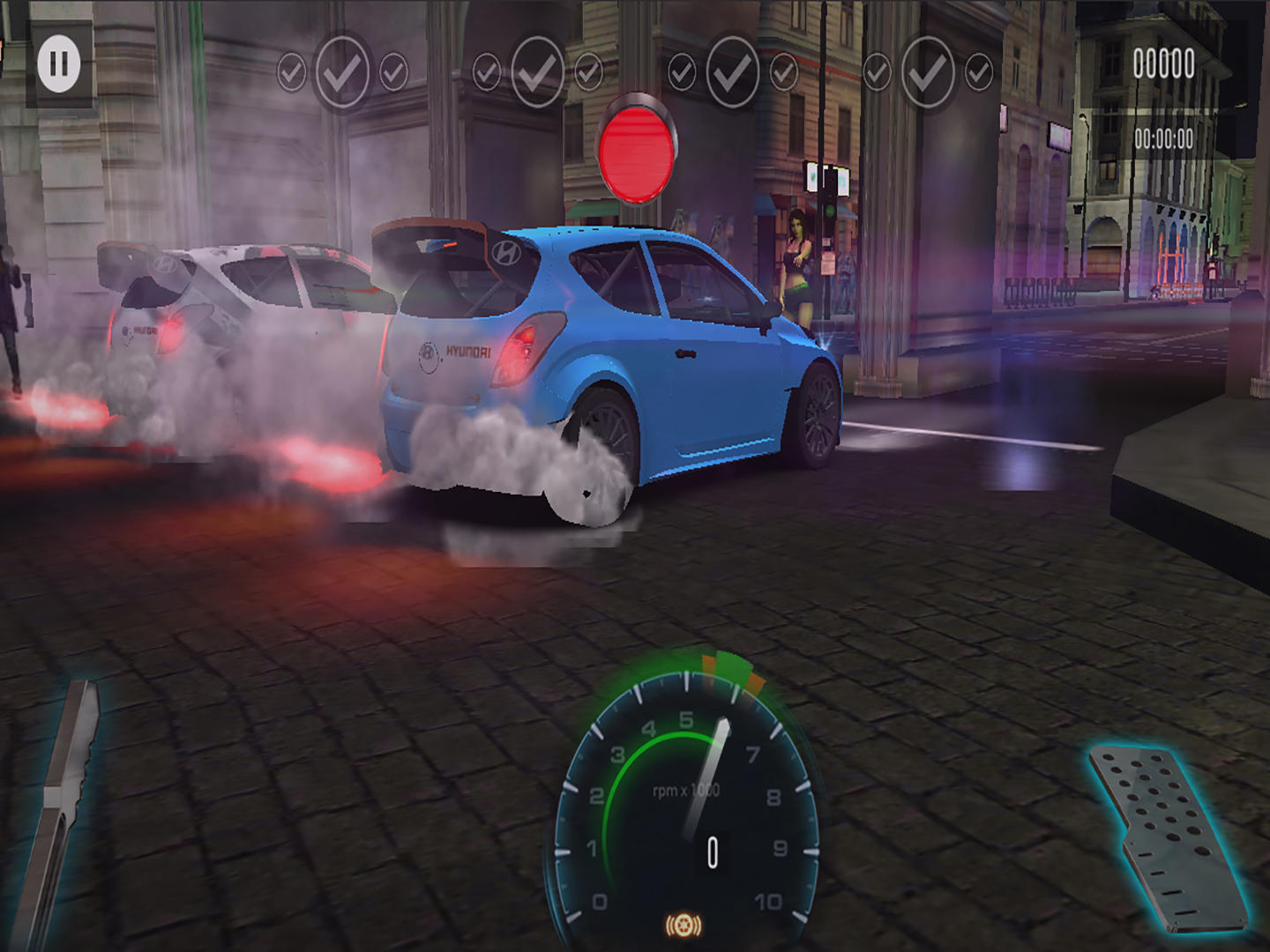This screenshot has height=952, width=1270.
Task: Tap the rightmost shift-timing checkmark circle
Action: tap(977, 71)
